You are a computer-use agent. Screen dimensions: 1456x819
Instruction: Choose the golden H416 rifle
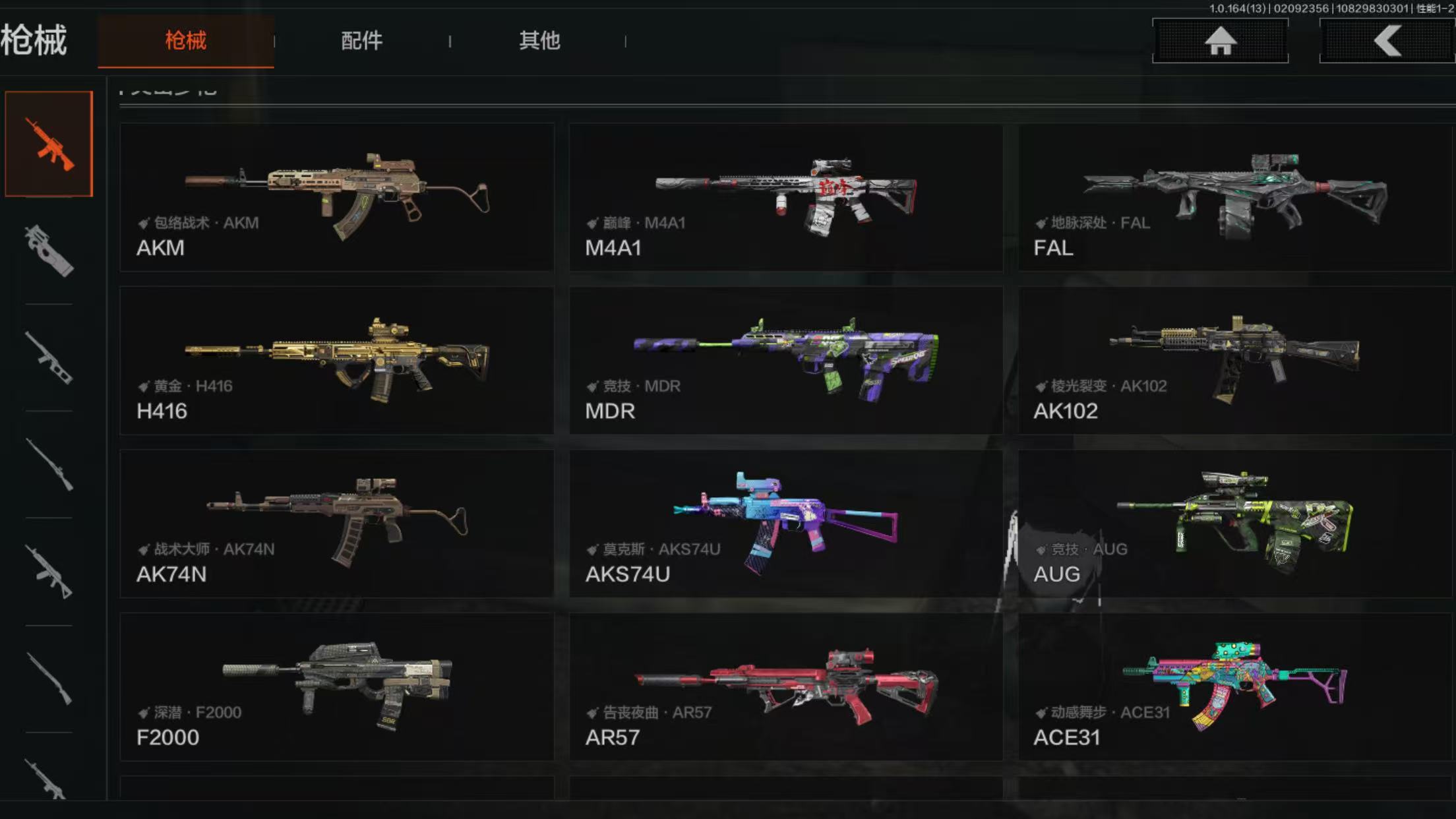(337, 360)
